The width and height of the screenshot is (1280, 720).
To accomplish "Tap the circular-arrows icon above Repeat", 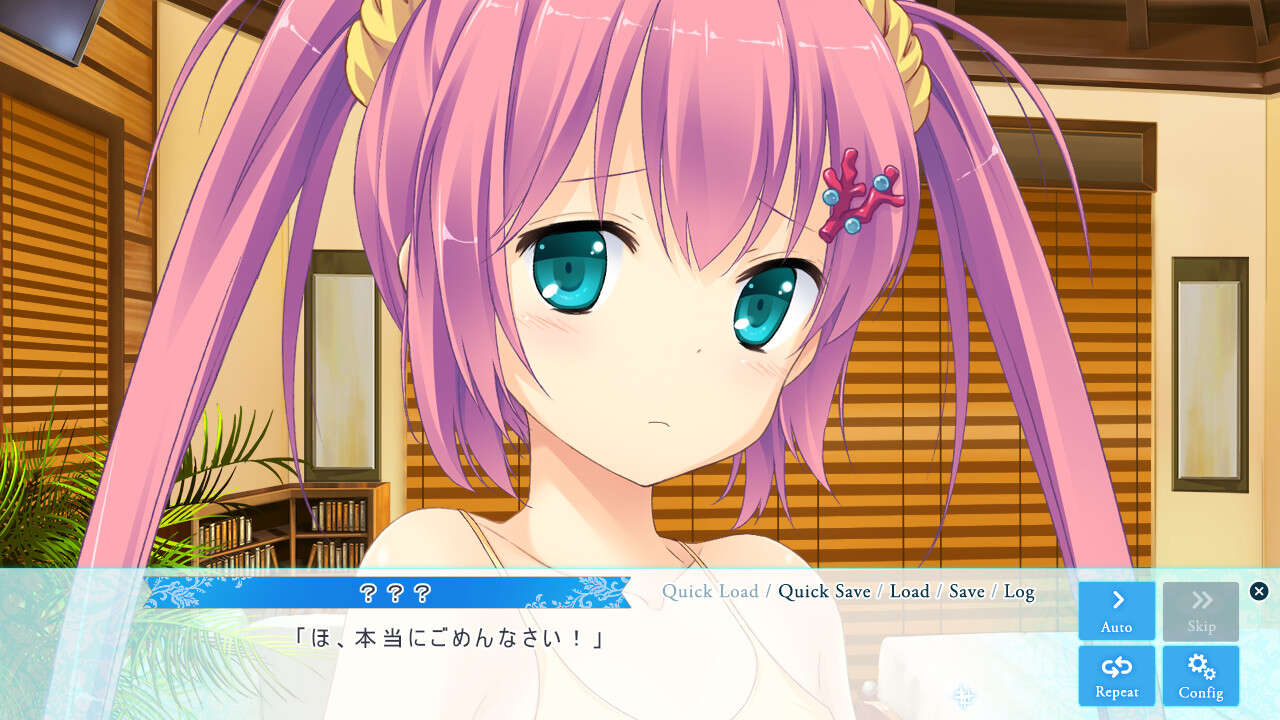I will (x=1116, y=666).
